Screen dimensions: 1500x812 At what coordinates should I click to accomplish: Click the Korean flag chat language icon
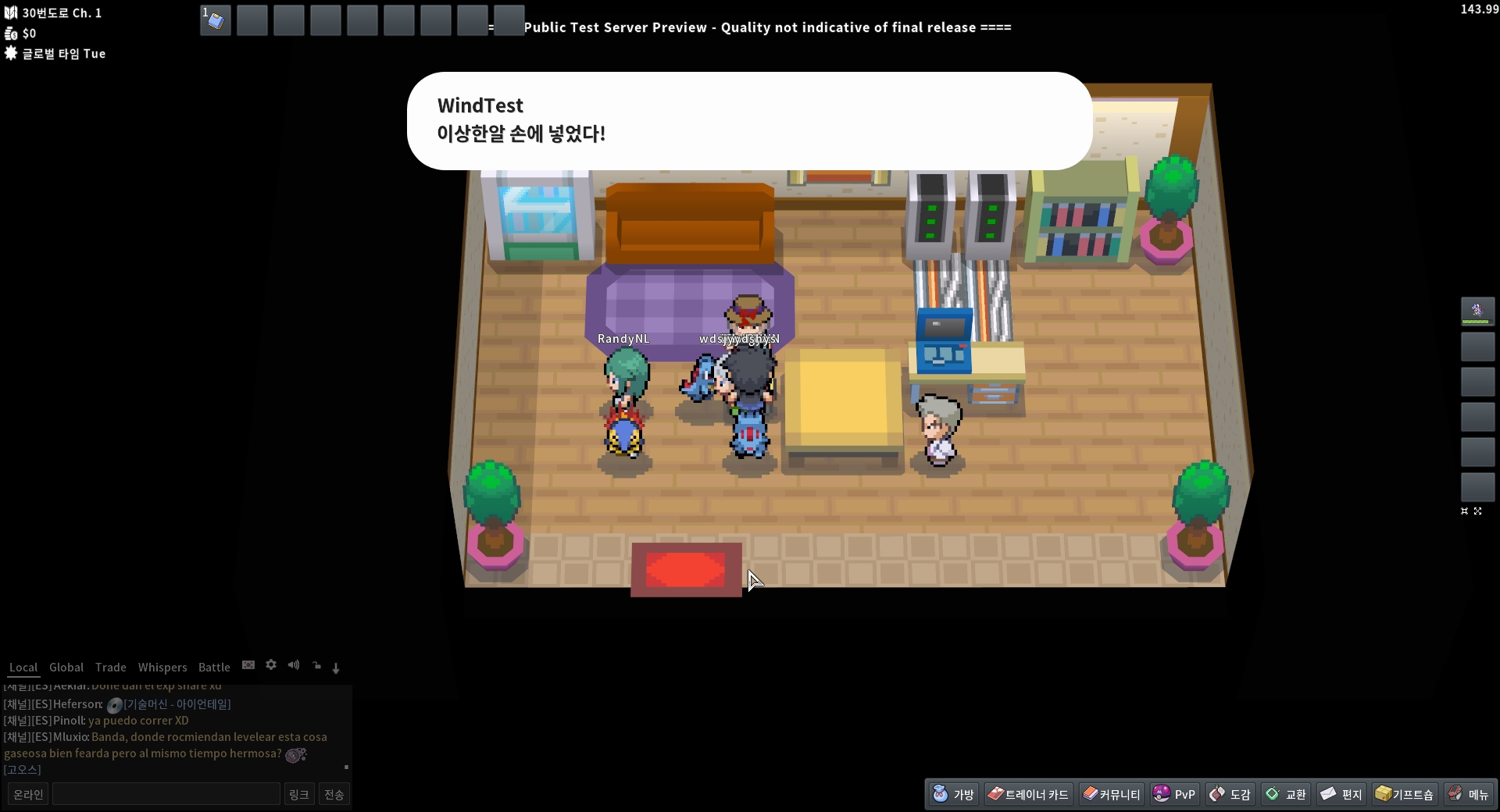[248, 665]
